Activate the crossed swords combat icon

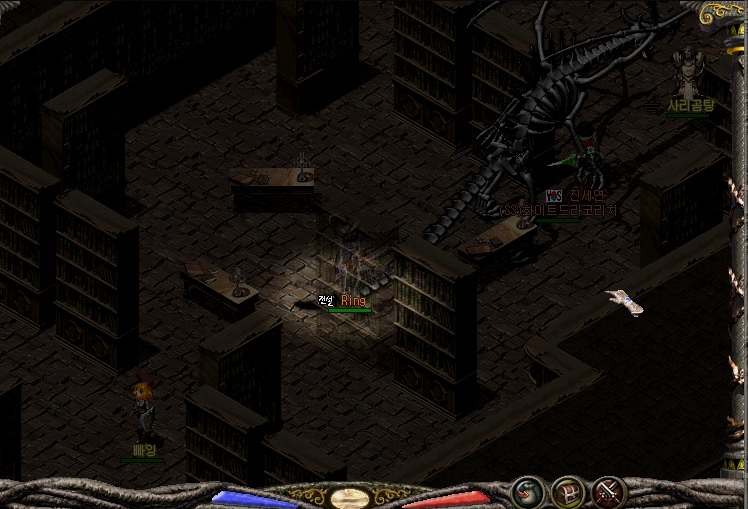(x=607, y=493)
